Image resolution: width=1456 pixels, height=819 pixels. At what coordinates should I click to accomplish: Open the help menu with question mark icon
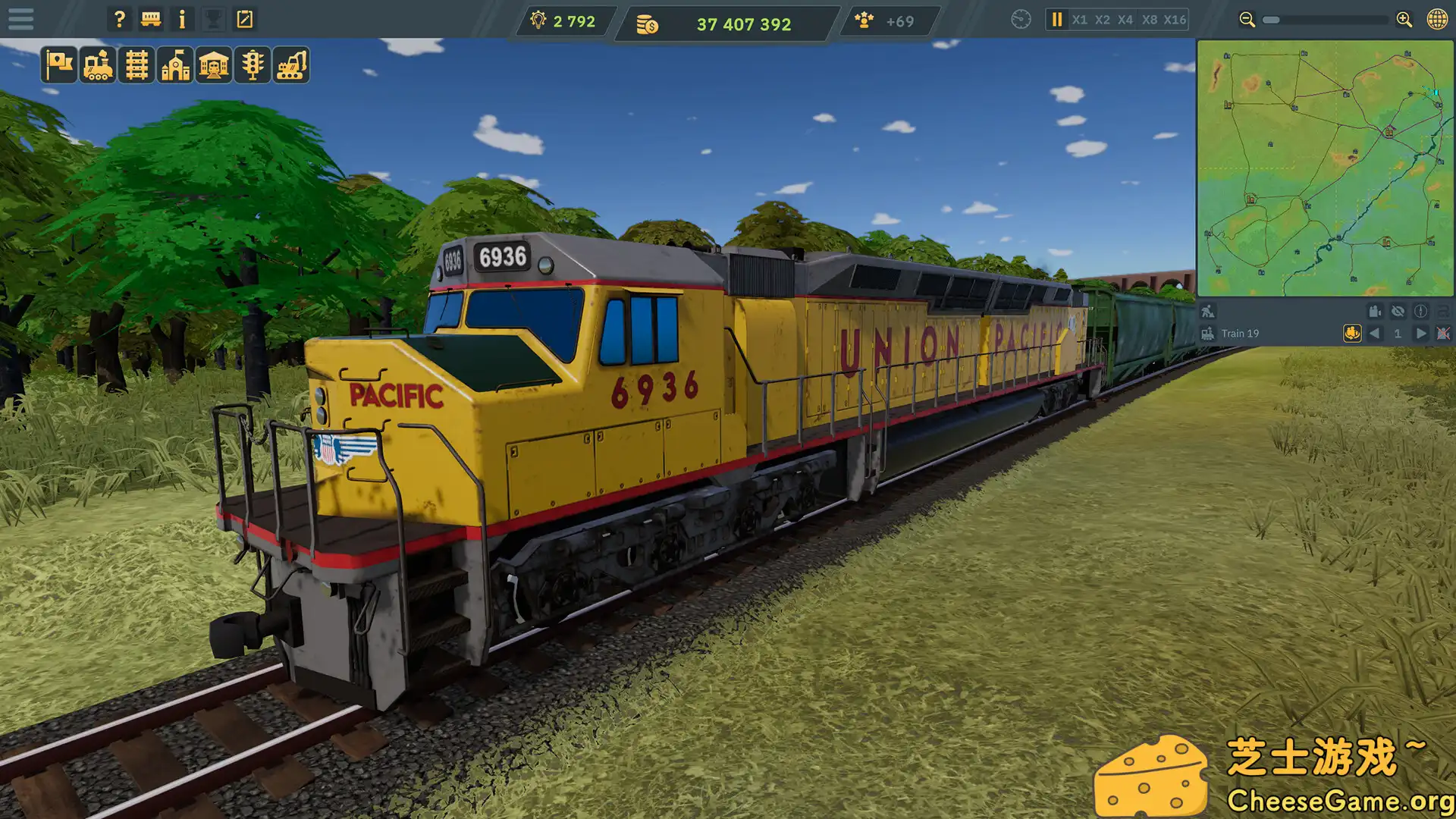tap(119, 19)
